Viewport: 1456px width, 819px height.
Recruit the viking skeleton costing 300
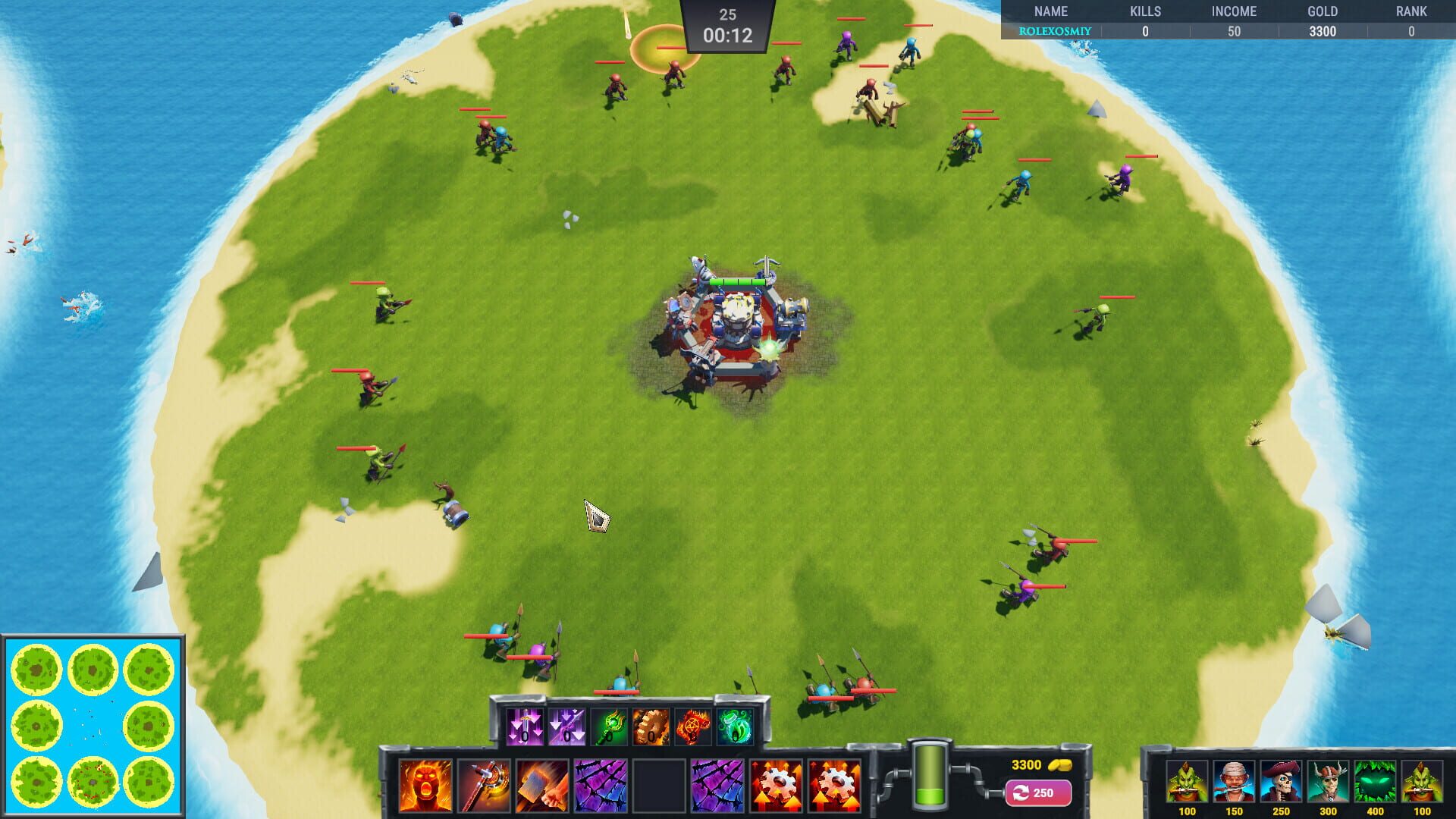pyautogui.click(x=1329, y=782)
